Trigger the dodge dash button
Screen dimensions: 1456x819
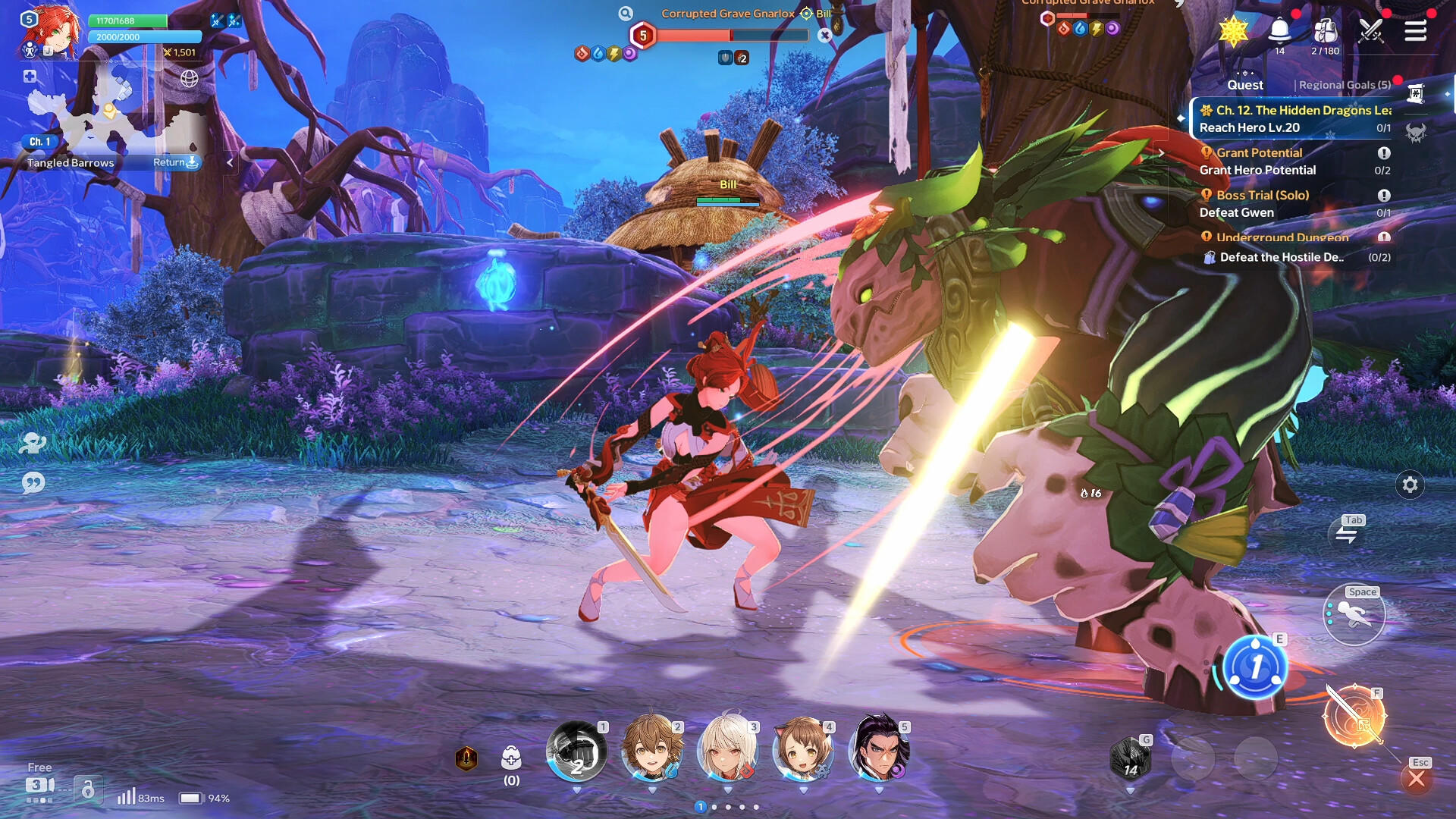(x=1354, y=615)
